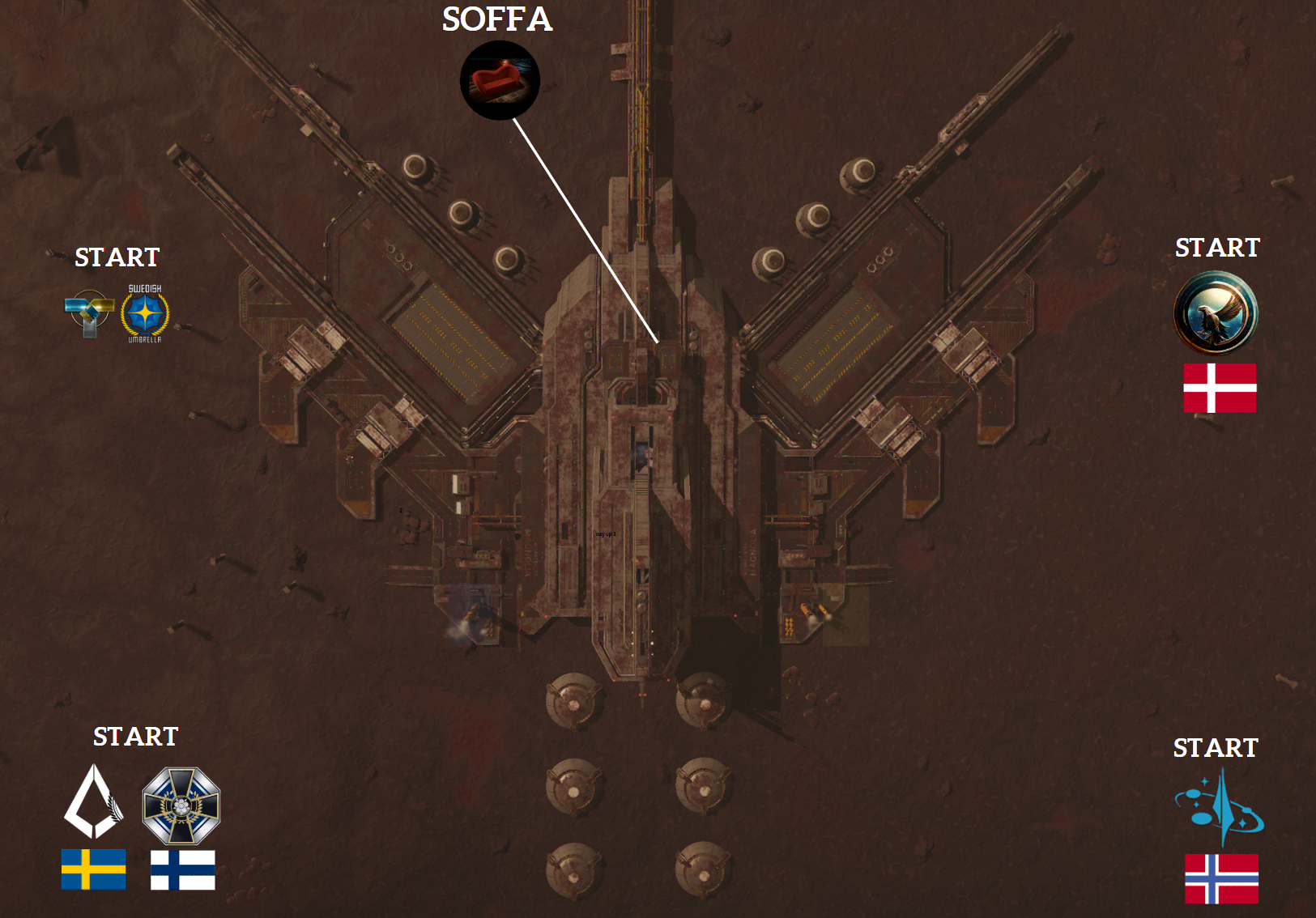Select the blue-and-gold T-shaped team logo

[88, 312]
